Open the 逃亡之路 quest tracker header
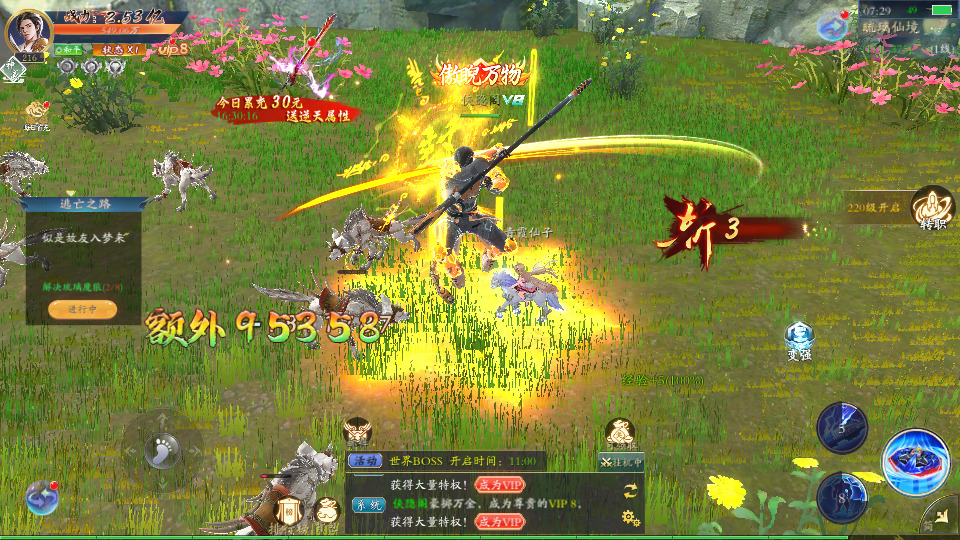Viewport: 960px width, 540px height. pos(82,205)
